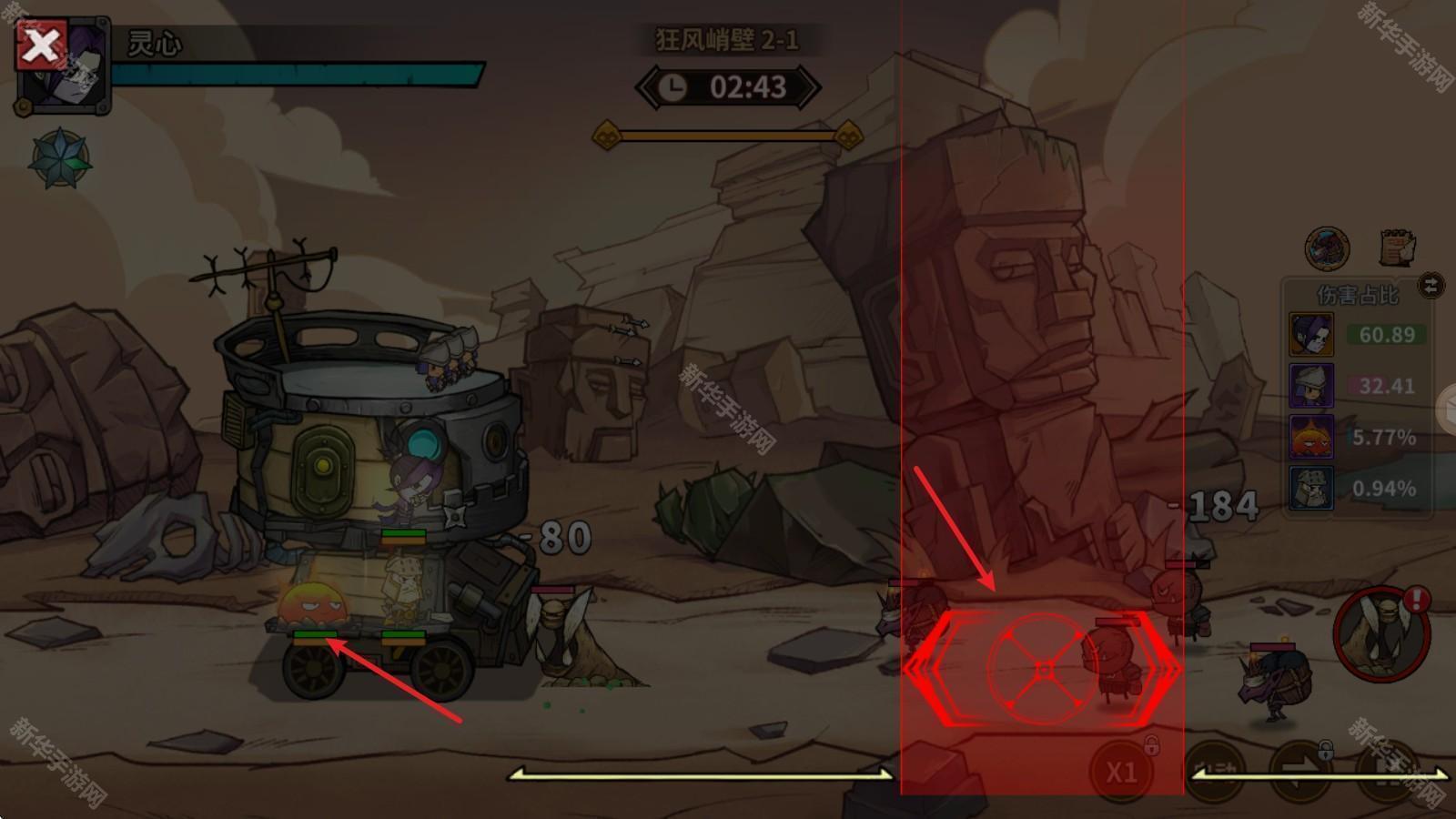1456x819 pixels.
Task: Open the paper scroll log icon
Action: (x=1397, y=248)
